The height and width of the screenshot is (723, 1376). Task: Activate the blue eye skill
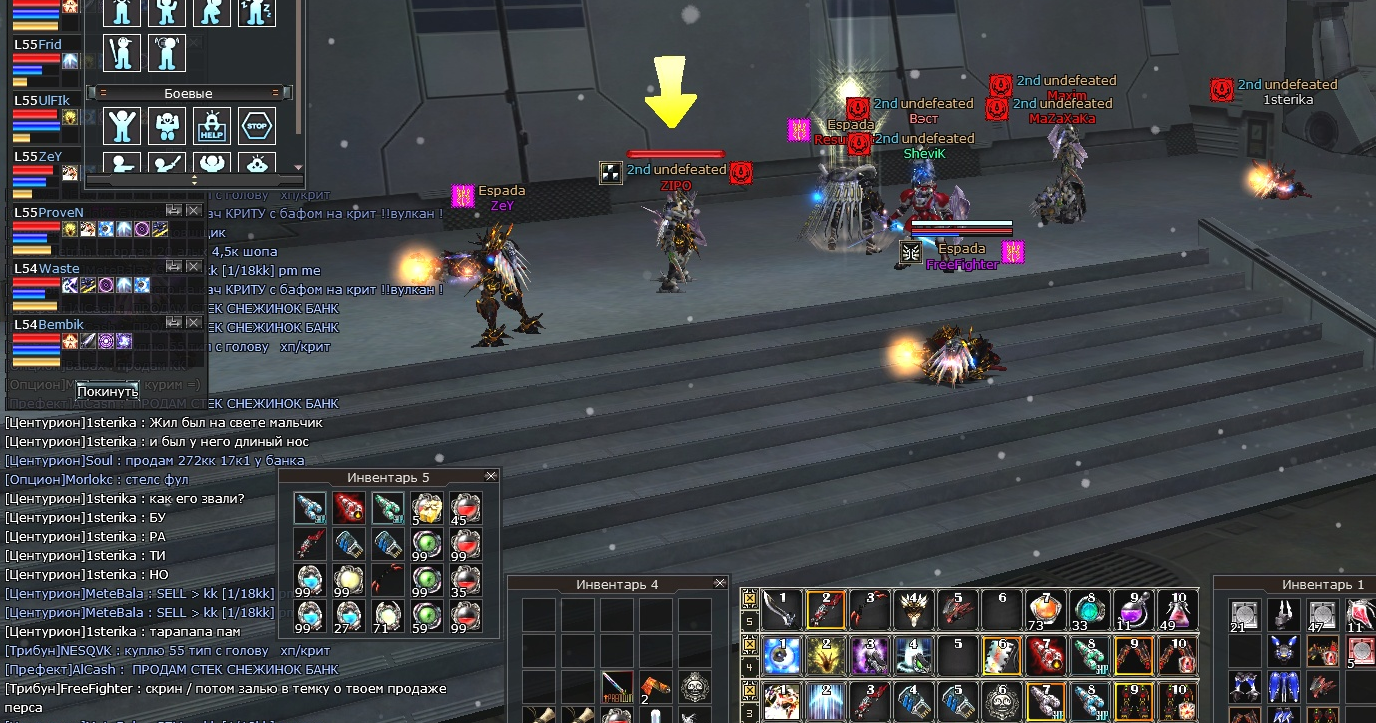[x=781, y=656]
